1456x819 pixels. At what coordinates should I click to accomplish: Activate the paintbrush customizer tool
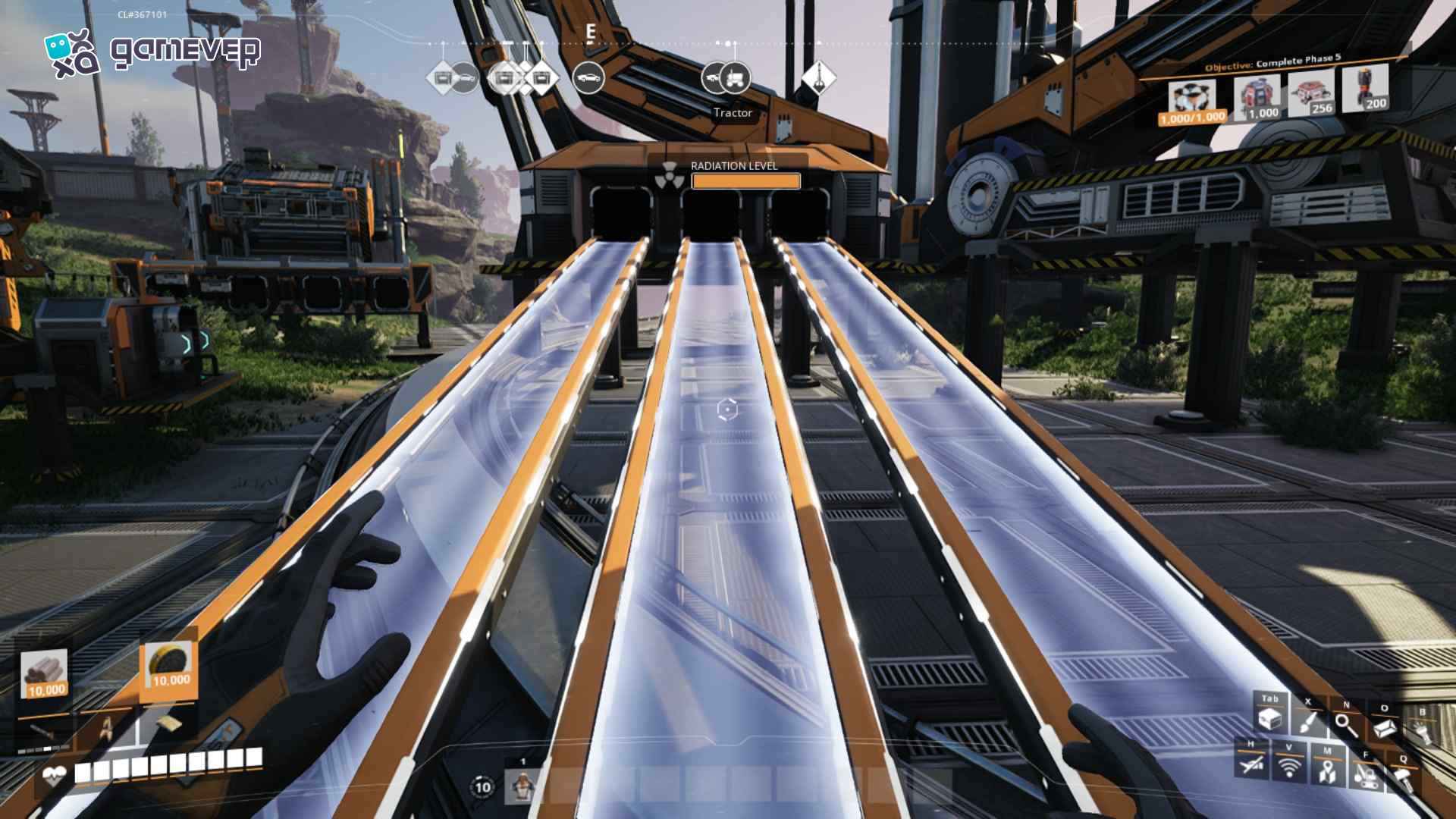(1308, 721)
